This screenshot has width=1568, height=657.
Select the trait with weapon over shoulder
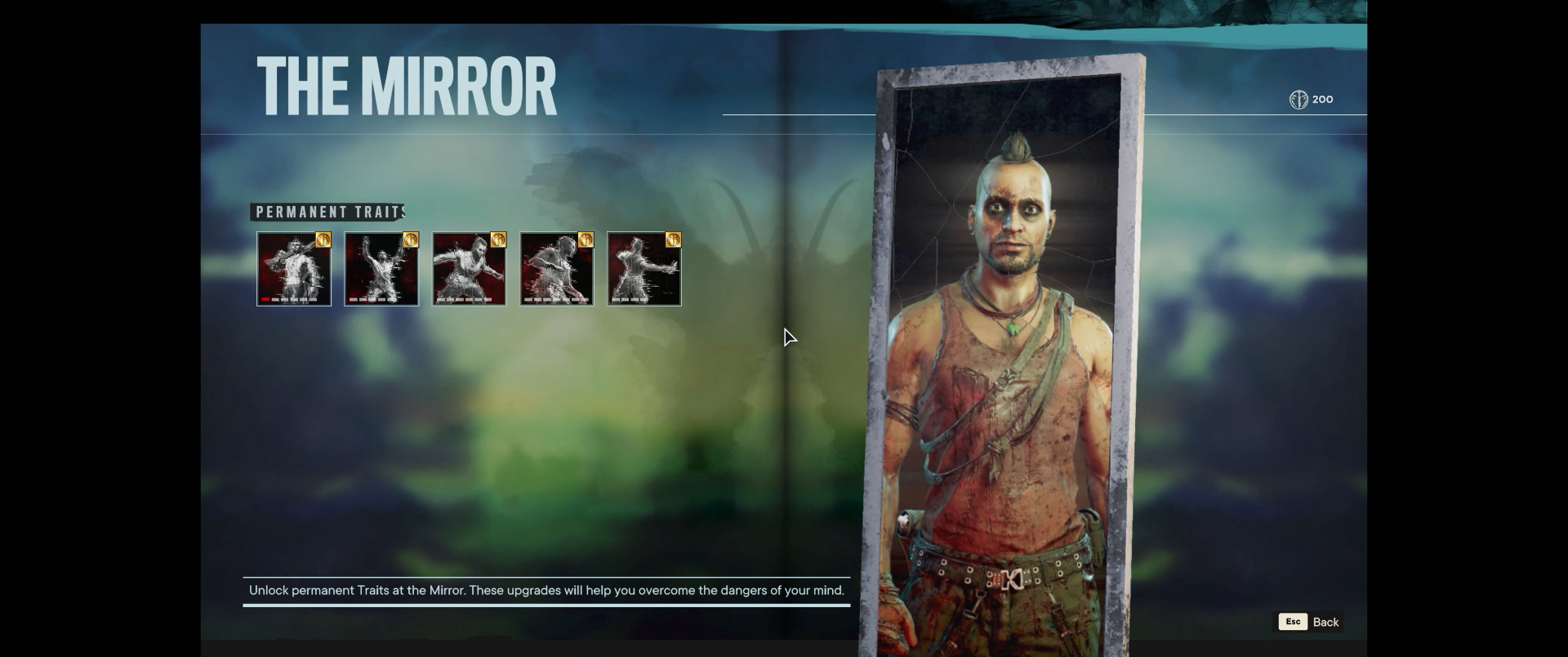tap(294, 269)
